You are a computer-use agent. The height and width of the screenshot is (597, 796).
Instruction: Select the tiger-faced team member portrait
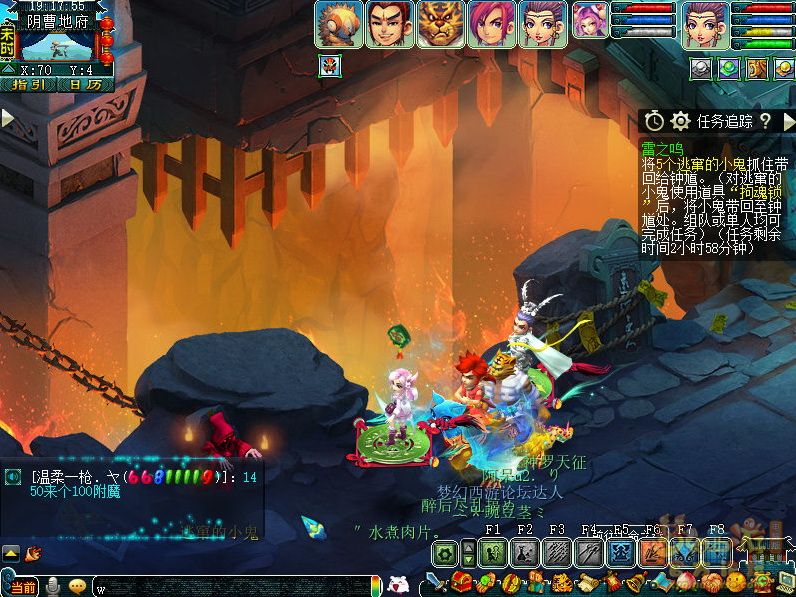pos(440,24)
